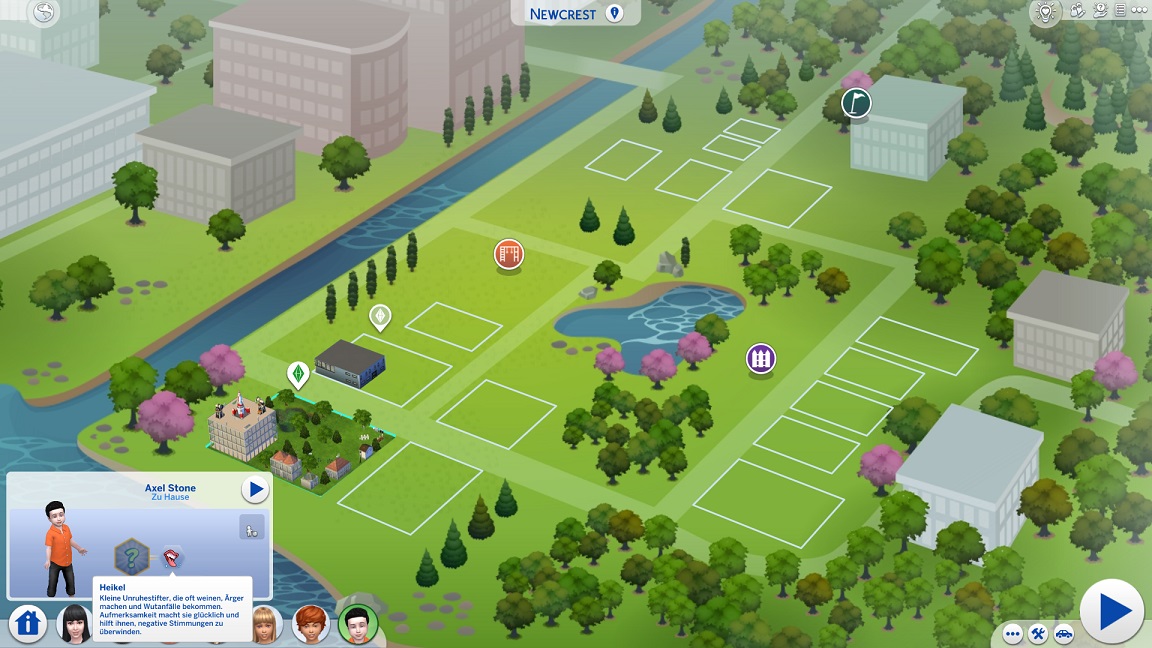Choose the blonde-haired Sim portrait
1152x648 pixels.
264,622
